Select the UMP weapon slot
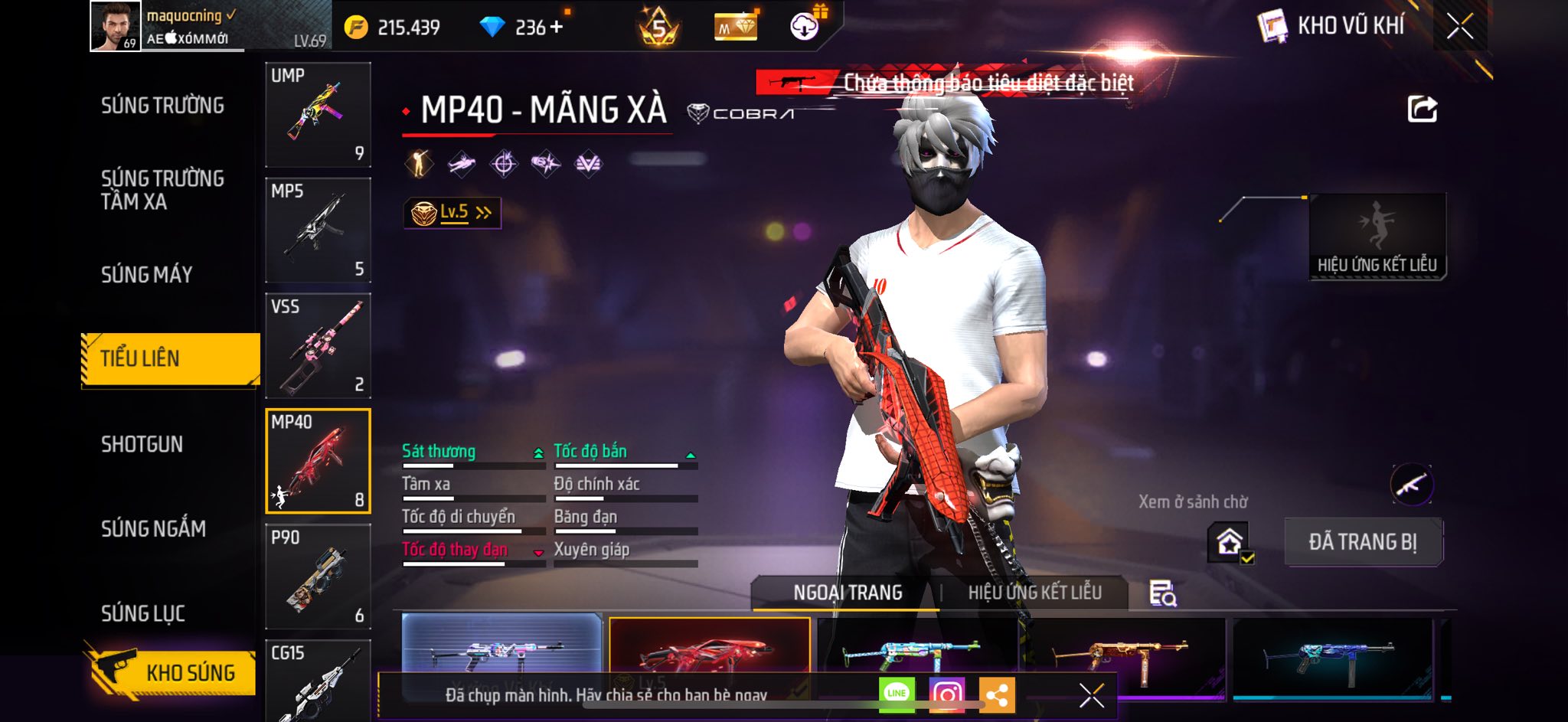This screenshot has height=722, width=1568. tap(318, 114)
